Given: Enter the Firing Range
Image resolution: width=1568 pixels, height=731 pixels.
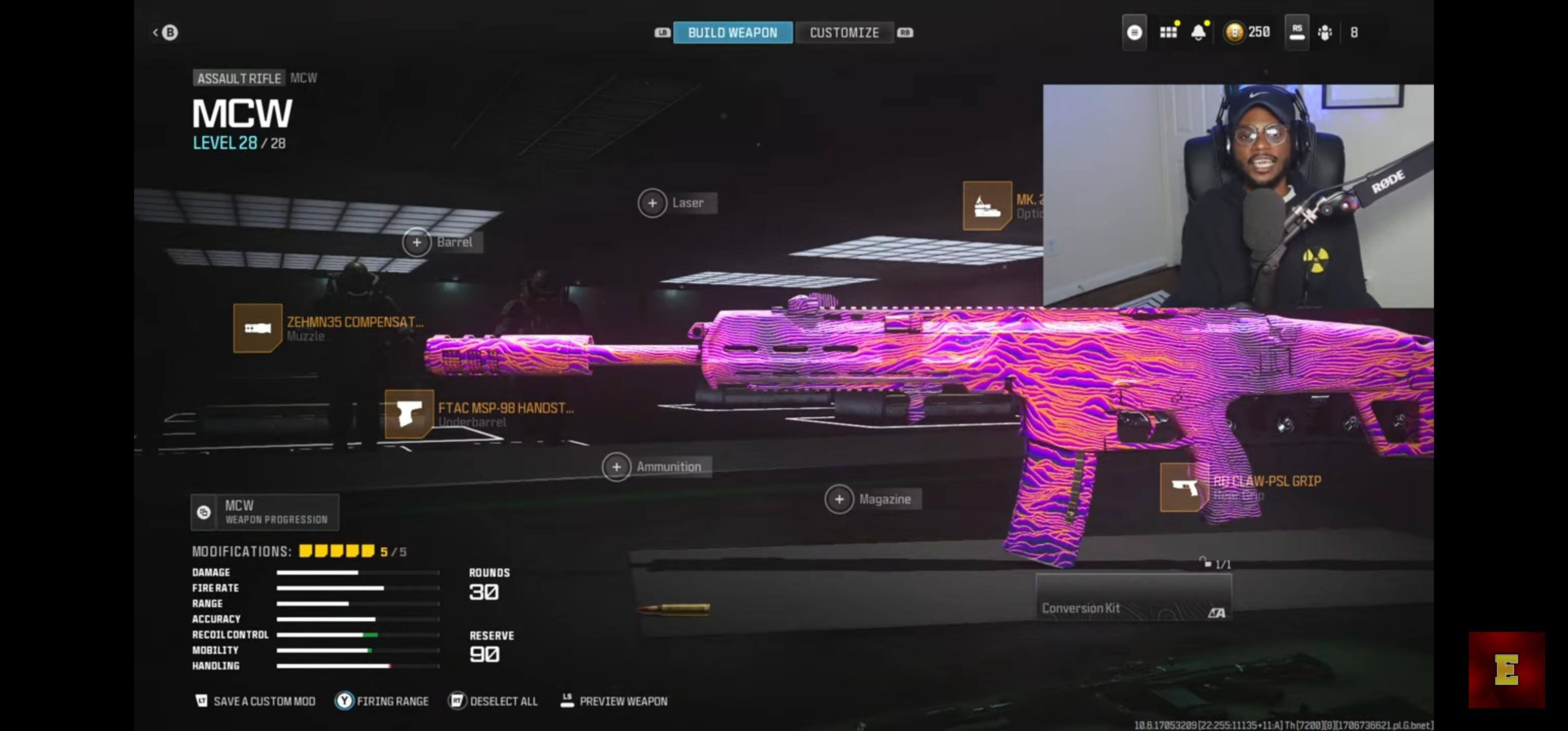Looking at the screenshot, I should [382, 701].
